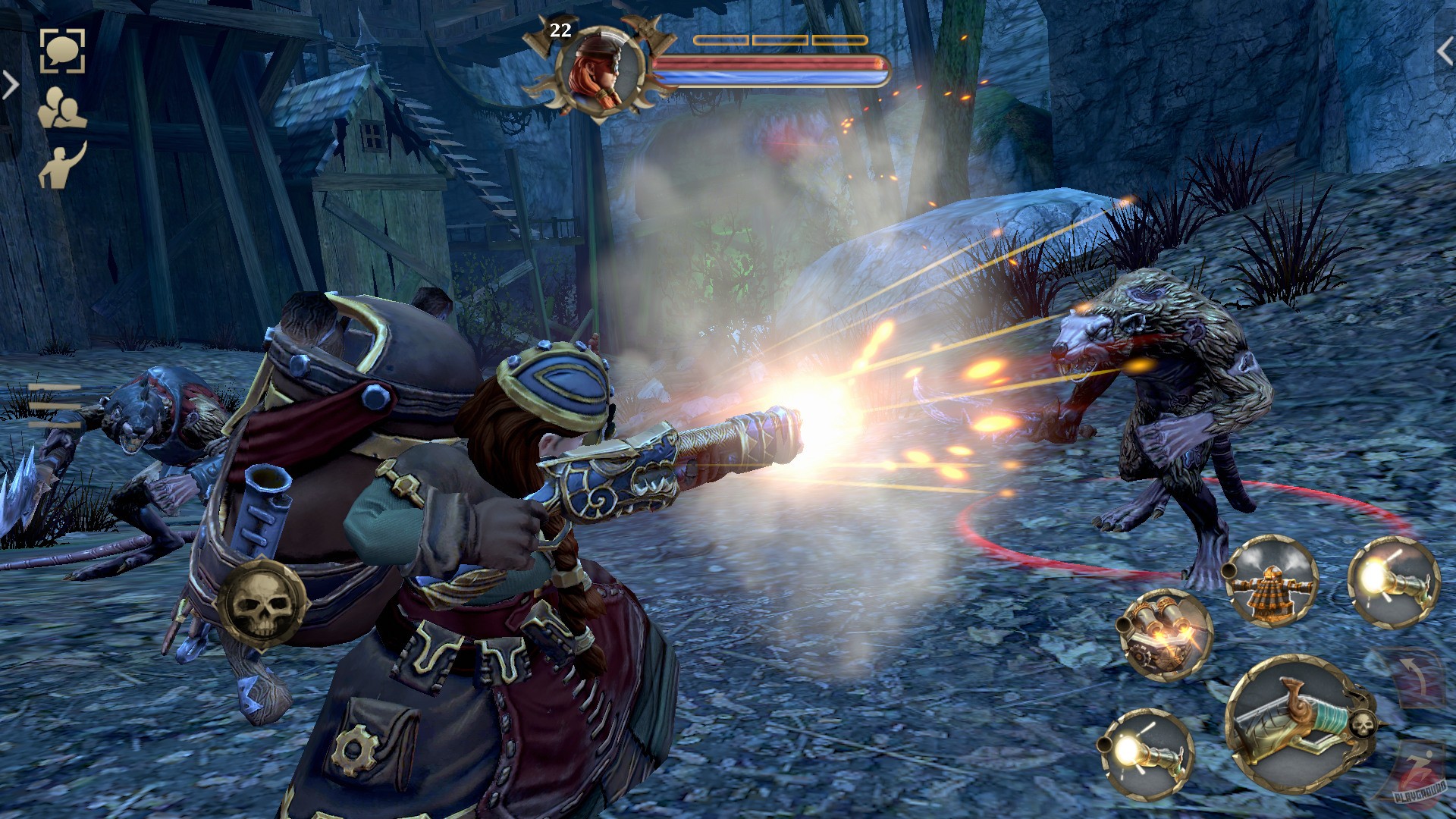Tap the level 22 badge
1456x819 pixels.
560,32
